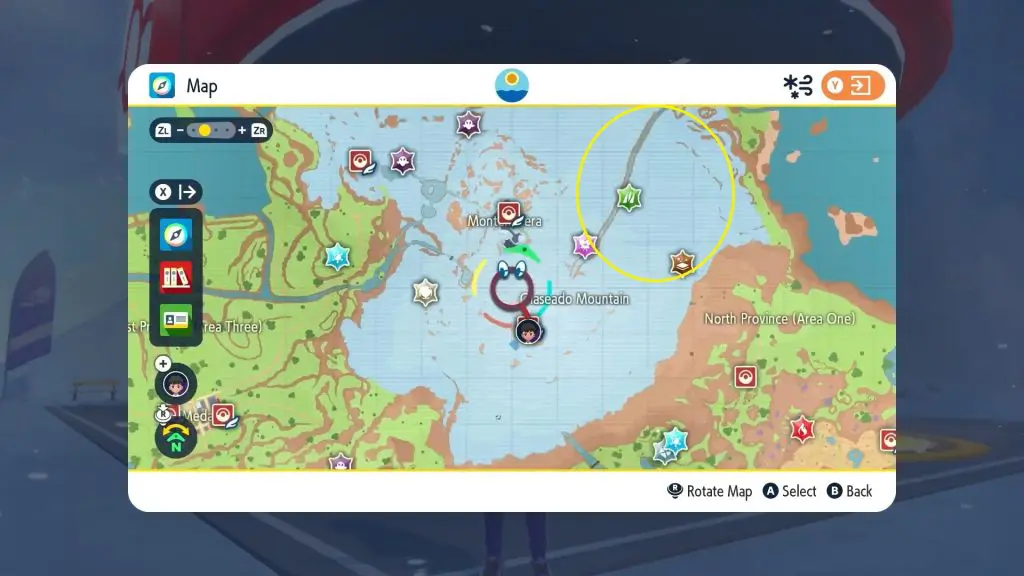Select the white Normal Tera Raid crystal

point(426,292)
